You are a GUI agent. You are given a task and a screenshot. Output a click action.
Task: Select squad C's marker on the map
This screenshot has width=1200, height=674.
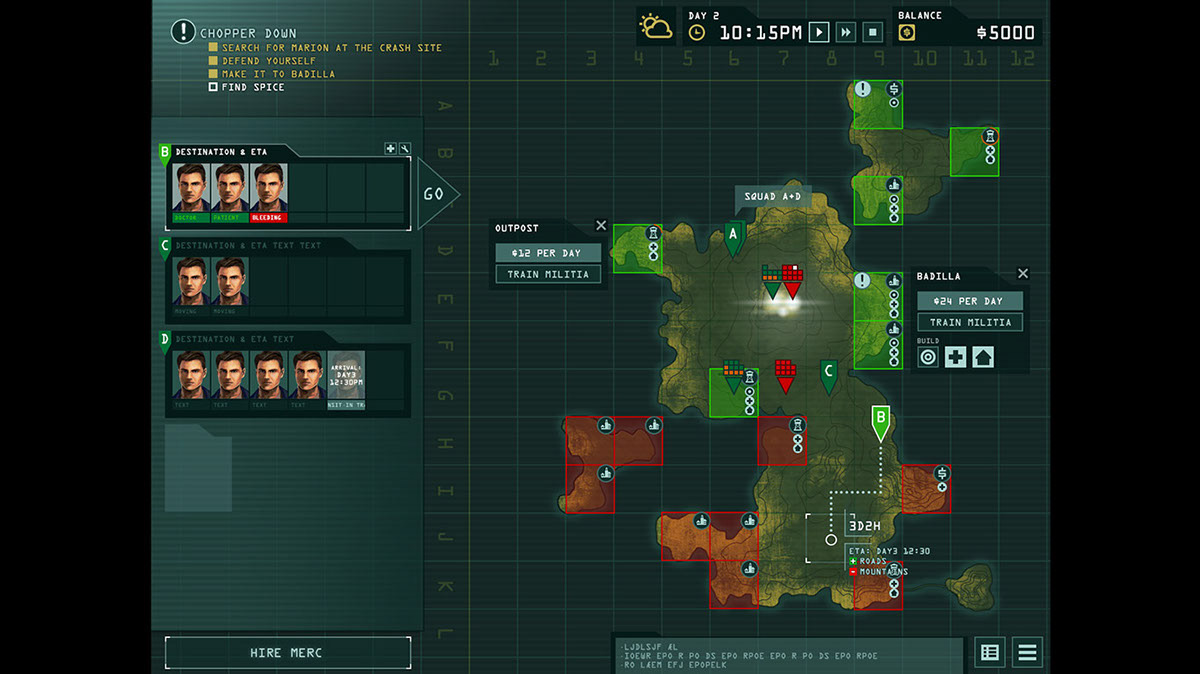[828, 375]
